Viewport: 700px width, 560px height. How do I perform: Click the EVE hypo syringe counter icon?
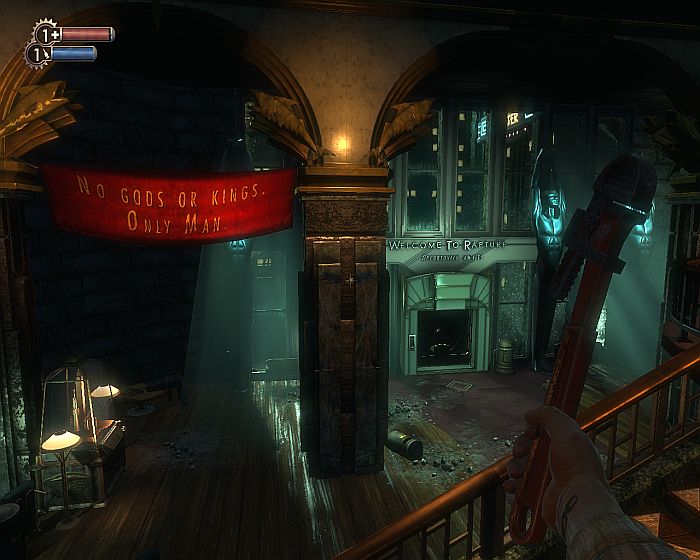[40, 54]
